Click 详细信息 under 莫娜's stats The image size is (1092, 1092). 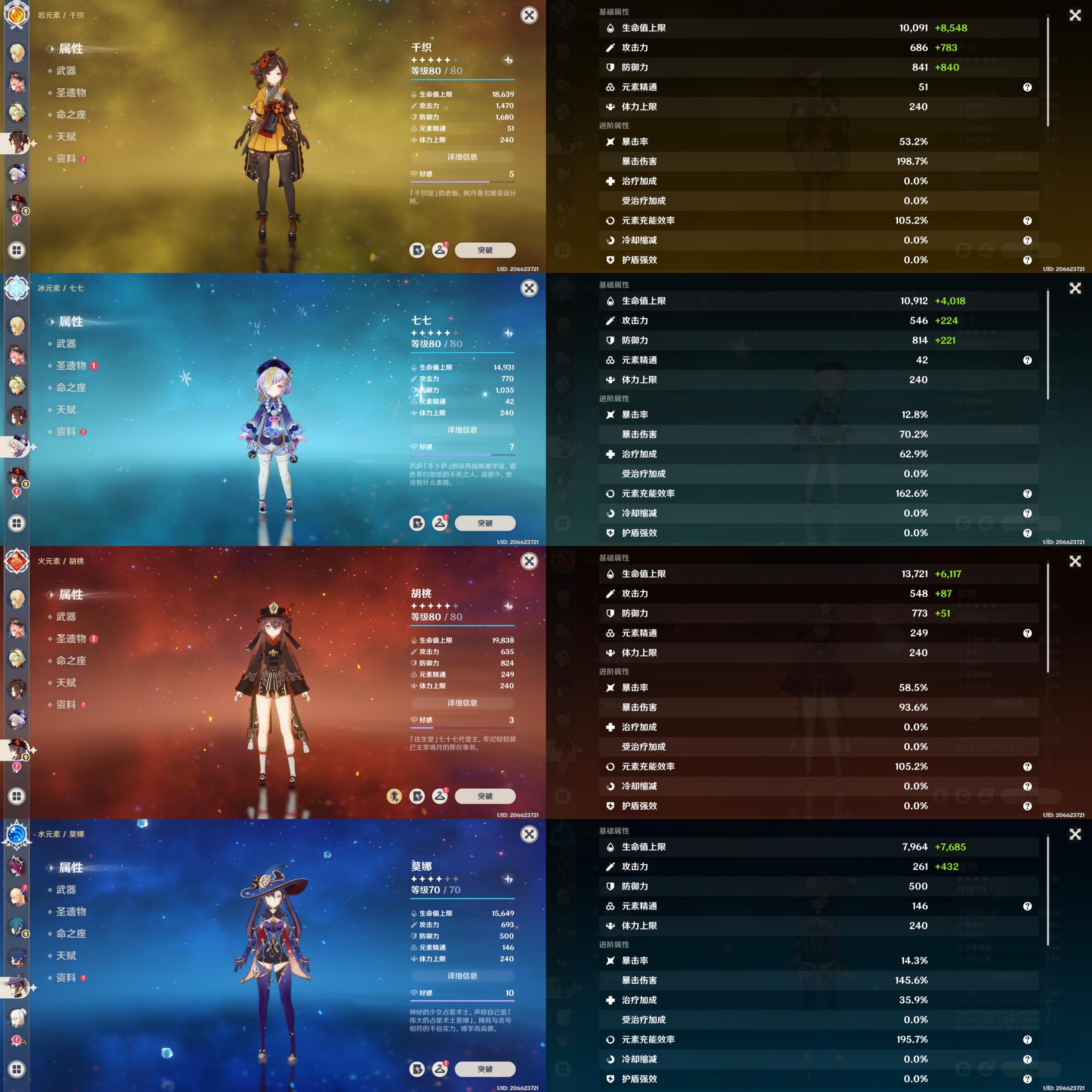[462, 976]
